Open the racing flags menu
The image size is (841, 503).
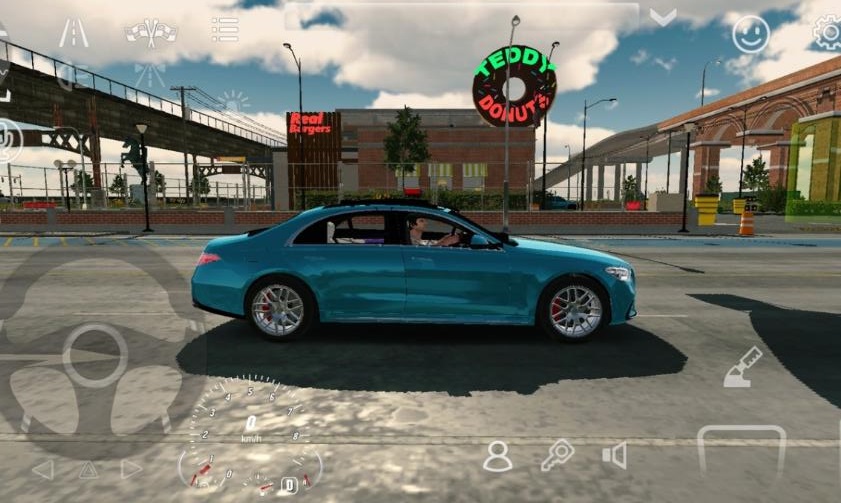point(150,32)
